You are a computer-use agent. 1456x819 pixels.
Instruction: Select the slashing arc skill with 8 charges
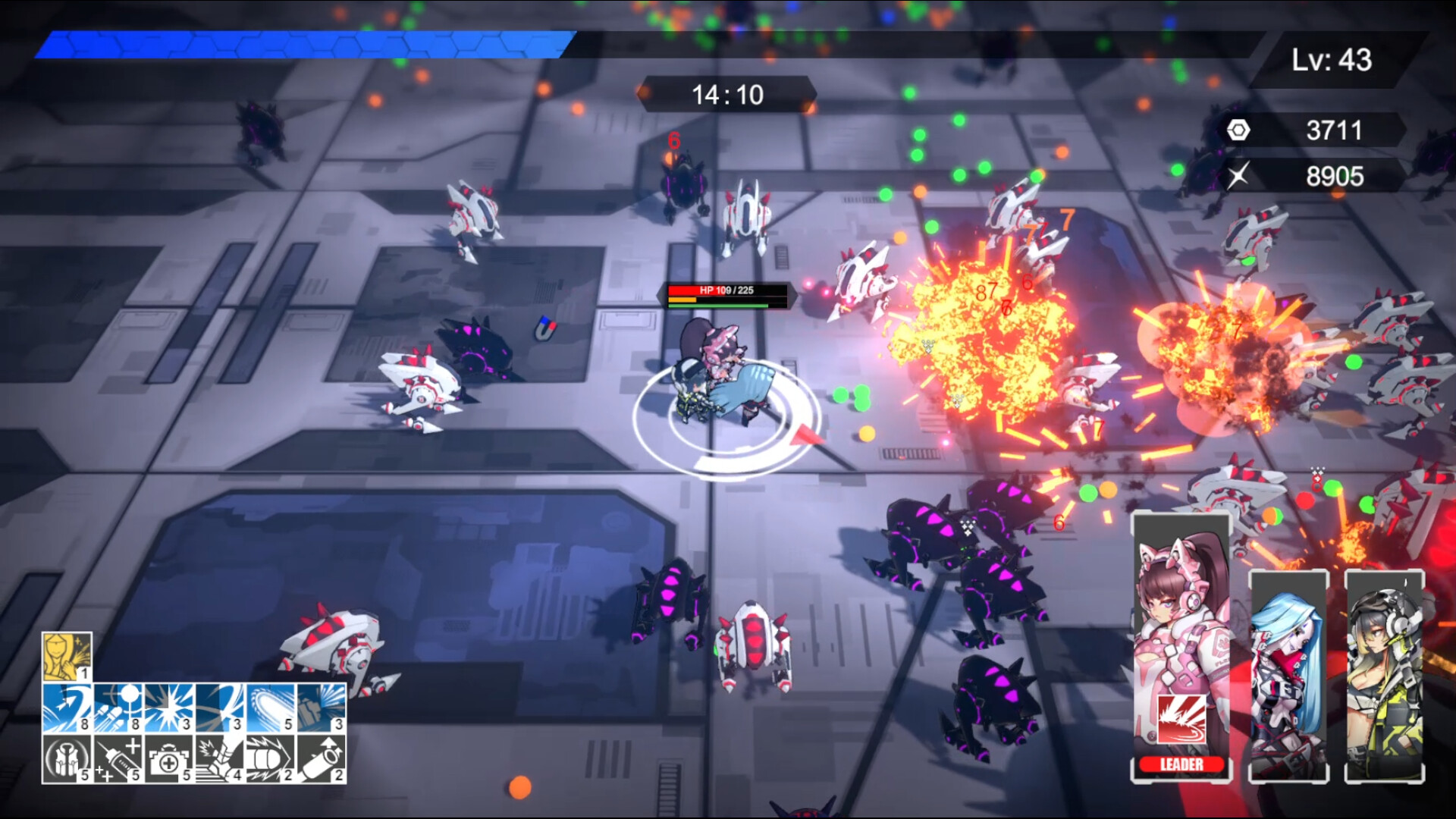coord(67,709)
